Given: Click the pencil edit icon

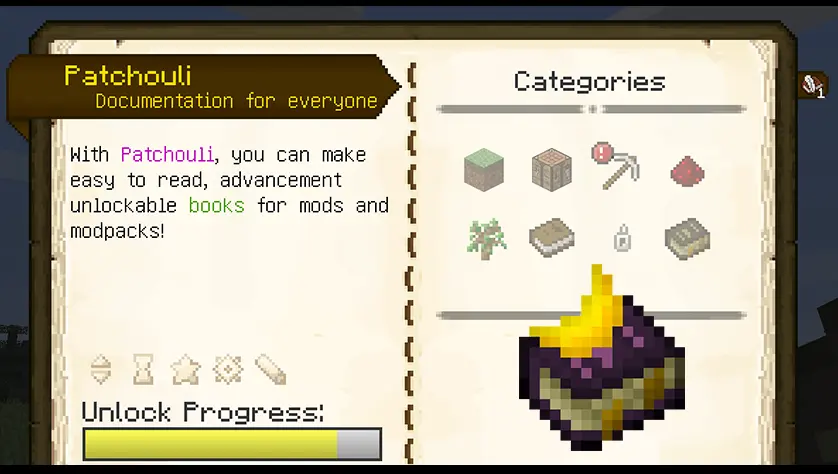Looking at the screenshot, I should [270, 370].
